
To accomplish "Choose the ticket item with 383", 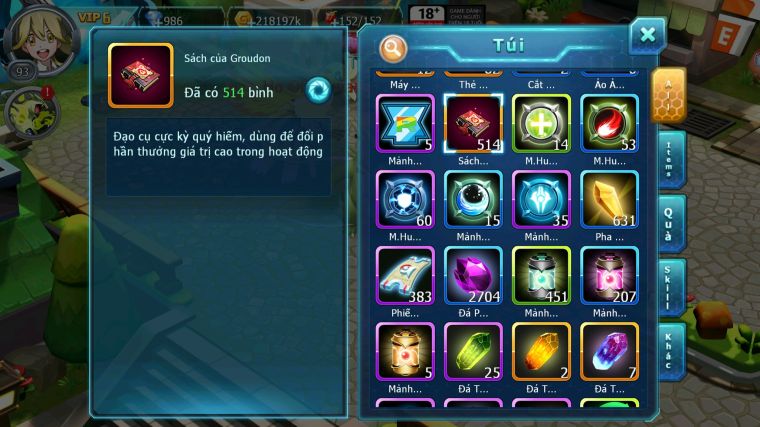I will click(405, 275).
